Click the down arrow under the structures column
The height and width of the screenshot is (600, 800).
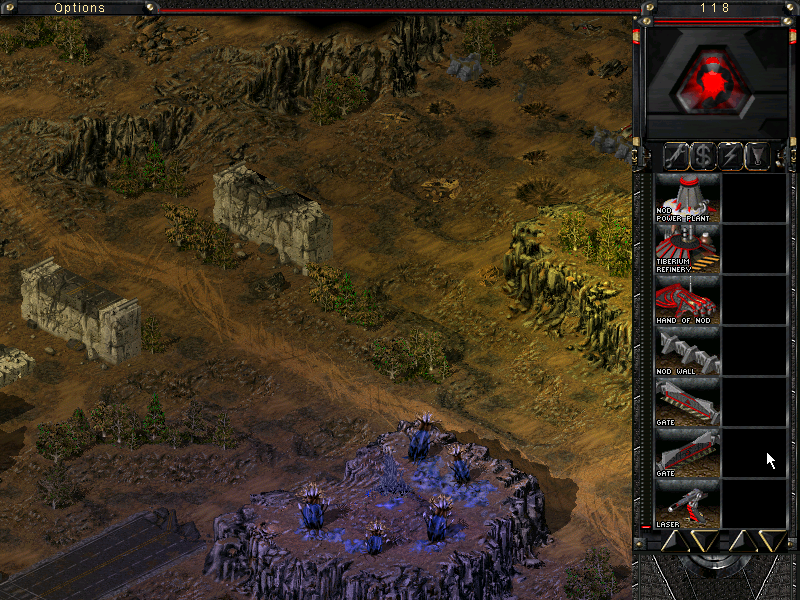click(702, 541)
